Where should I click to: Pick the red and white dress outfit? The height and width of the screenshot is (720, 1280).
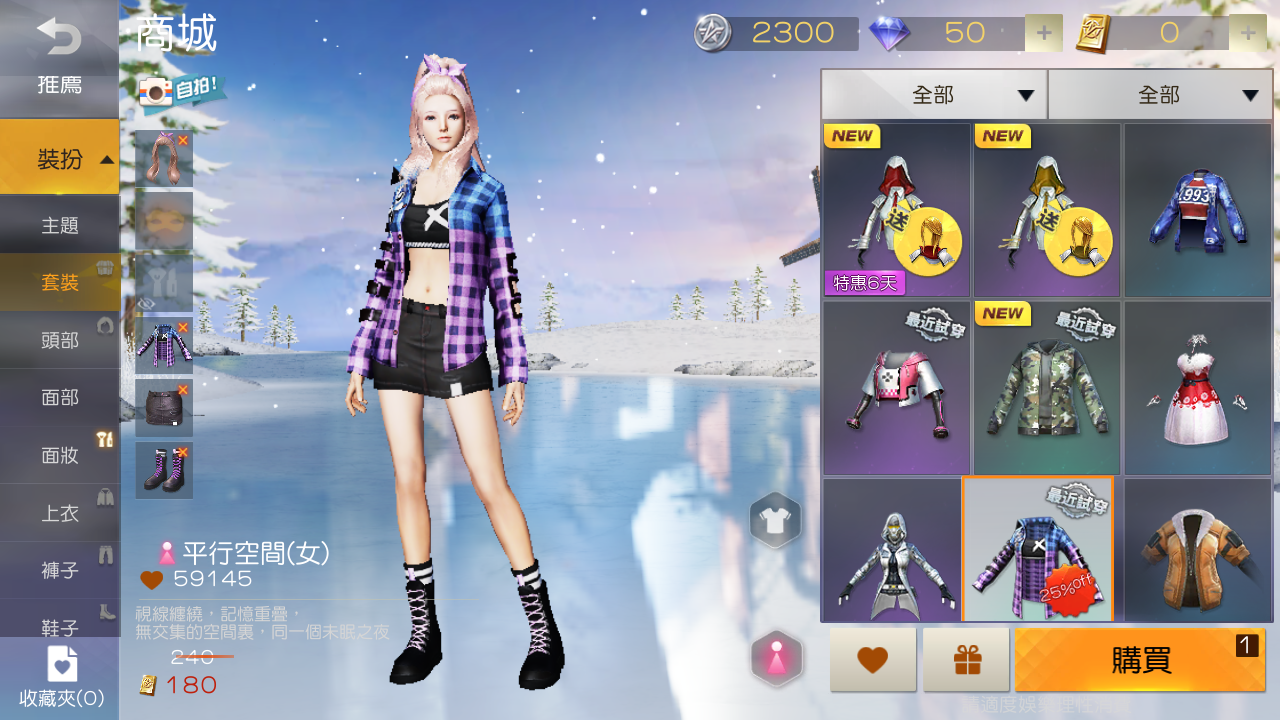1198,388
